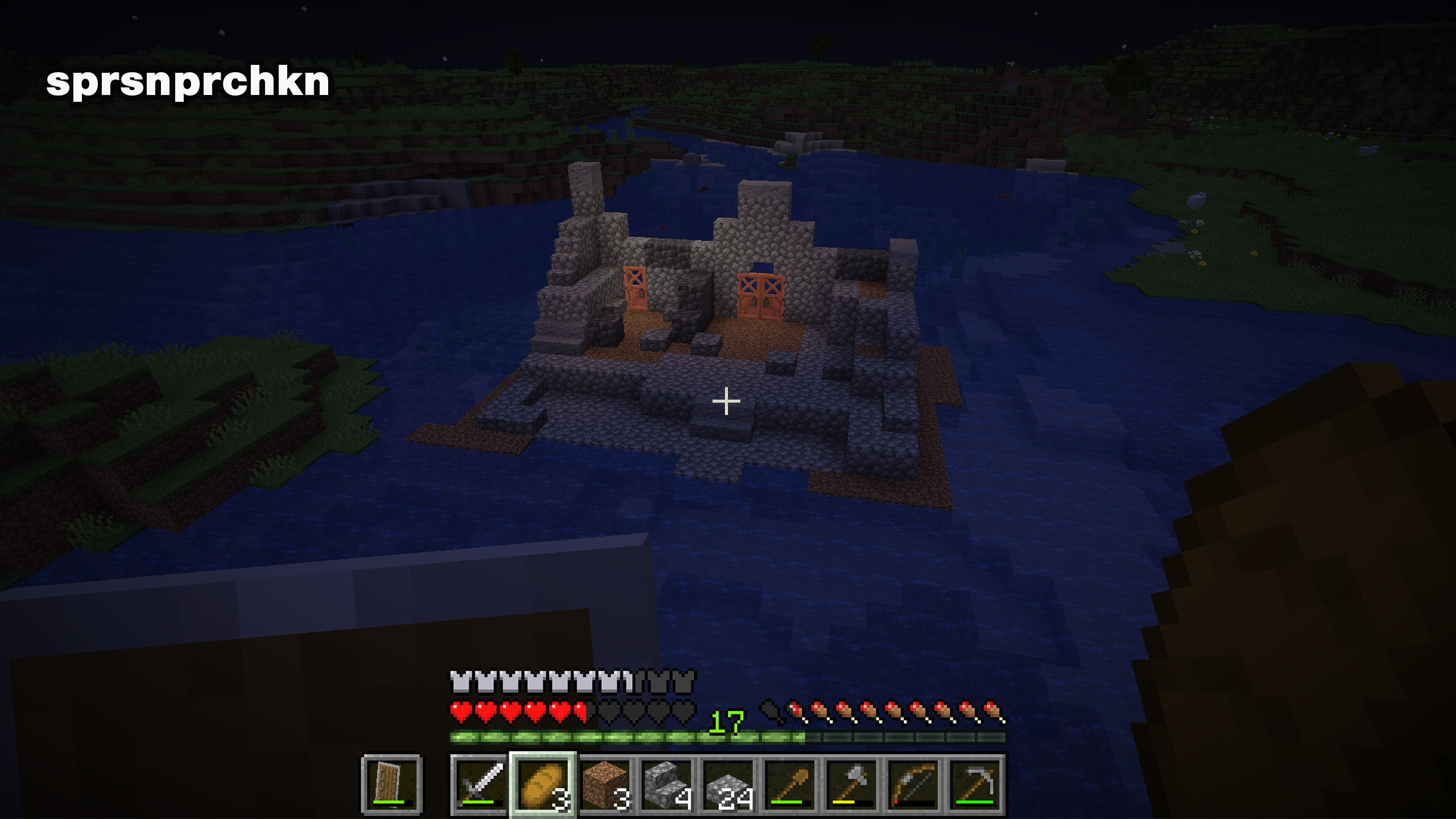Pick the cobblestone stairs hotbar slot
The image size is (1456, 819).
pyautogui.click(x=667, y=785)
